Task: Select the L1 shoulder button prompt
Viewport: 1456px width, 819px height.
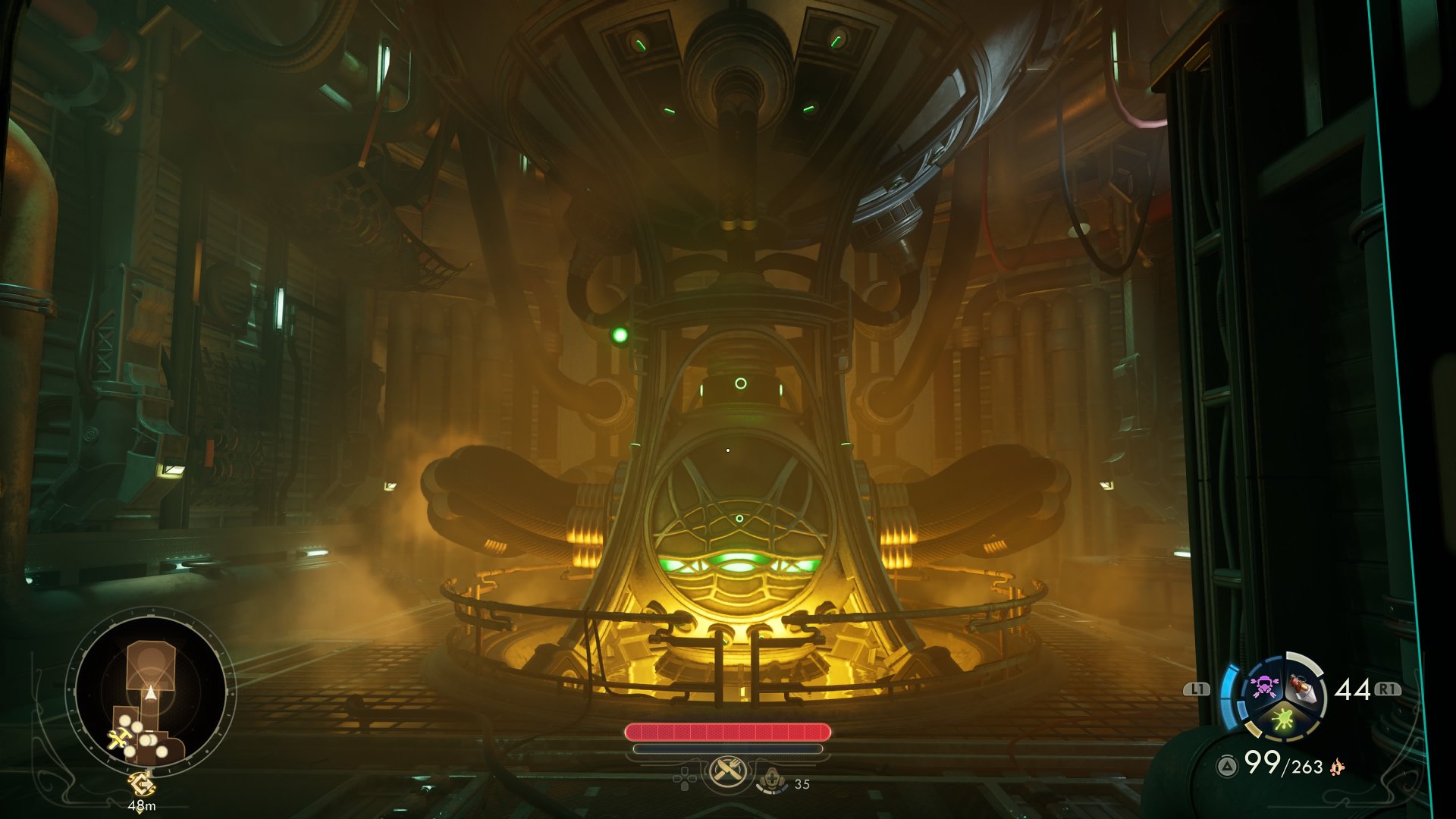Action: coord(1196,689)
